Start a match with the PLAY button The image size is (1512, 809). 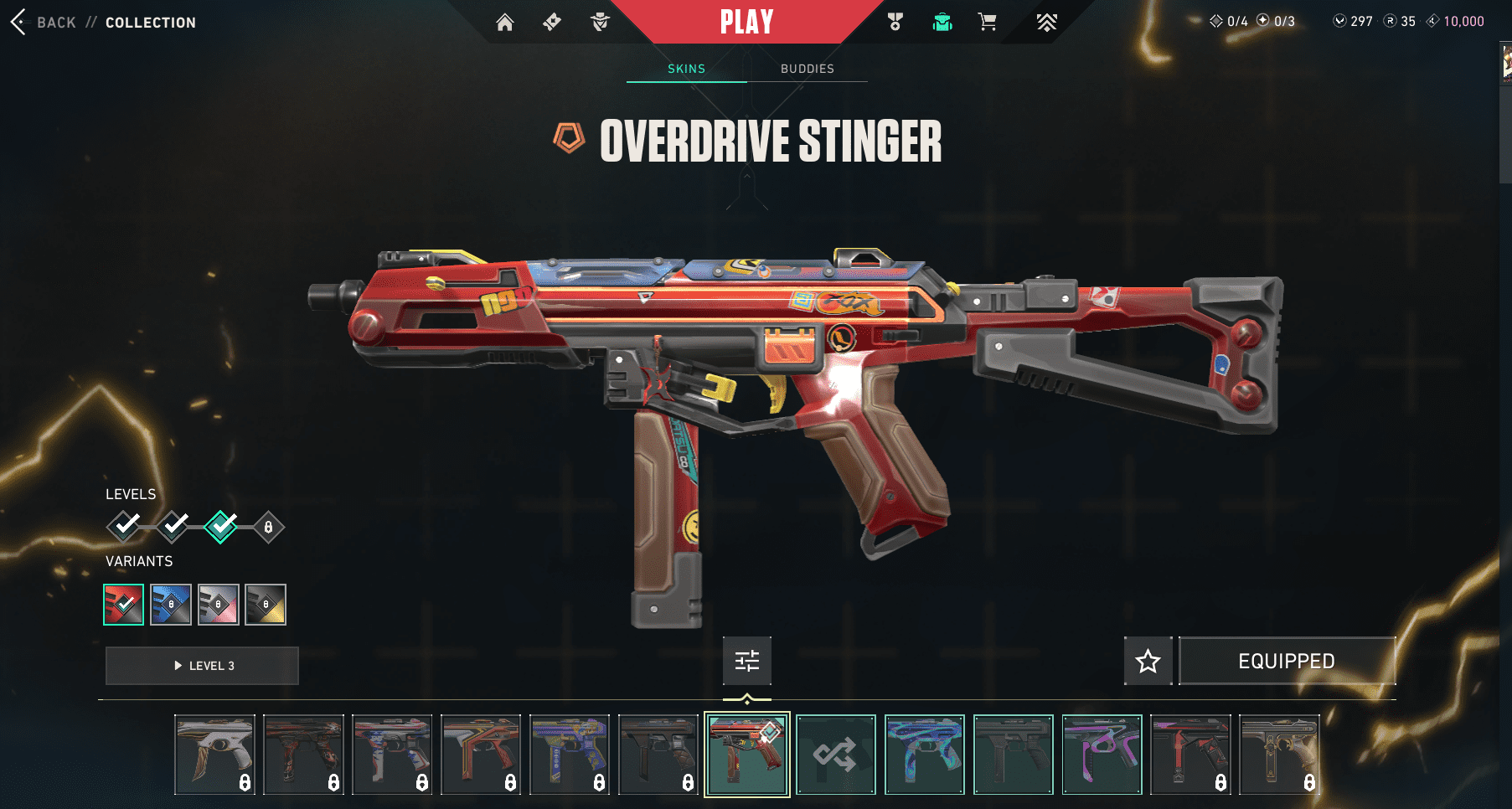click(x=746, y=22)
